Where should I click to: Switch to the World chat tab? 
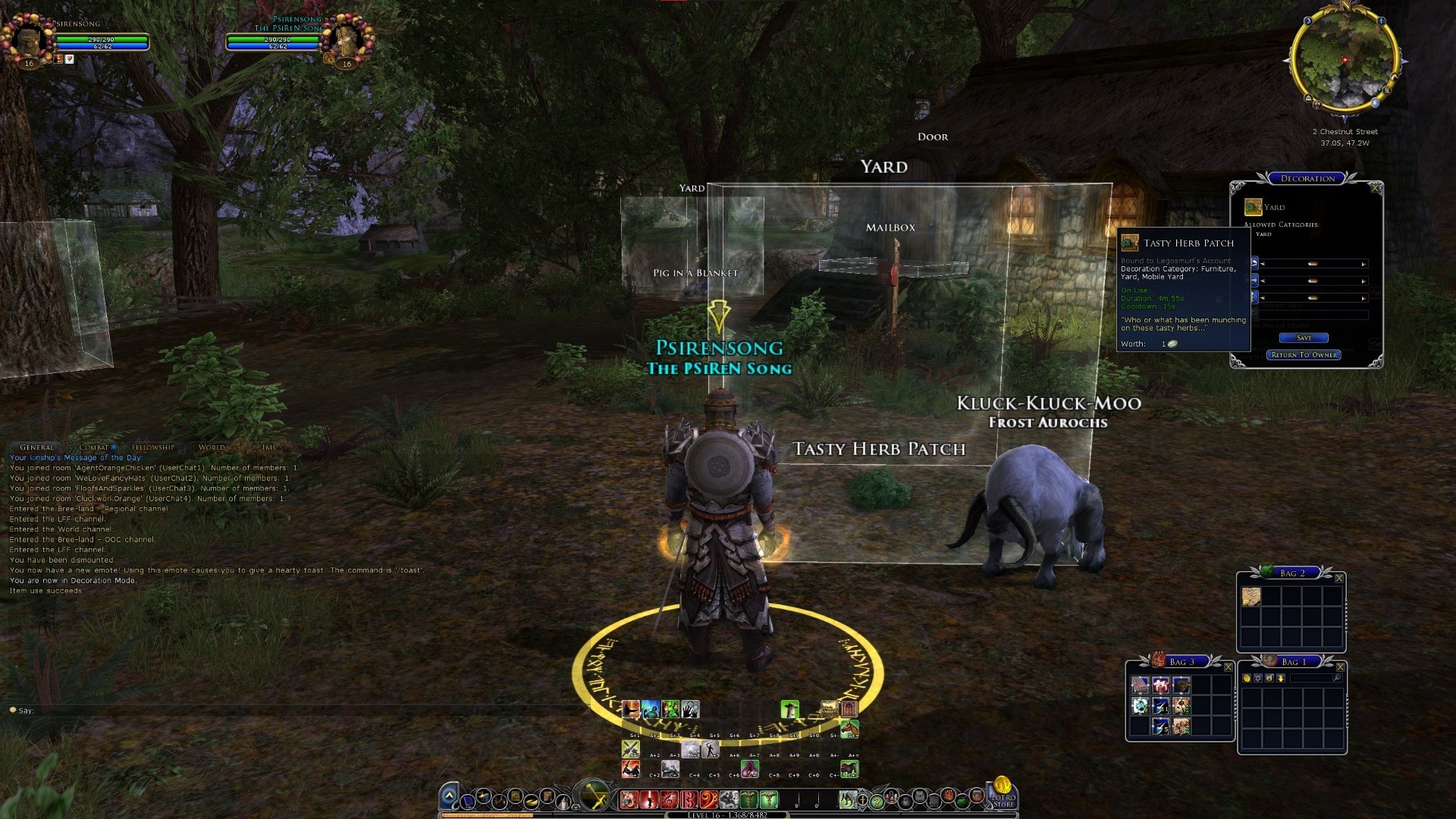click(212, 447)
